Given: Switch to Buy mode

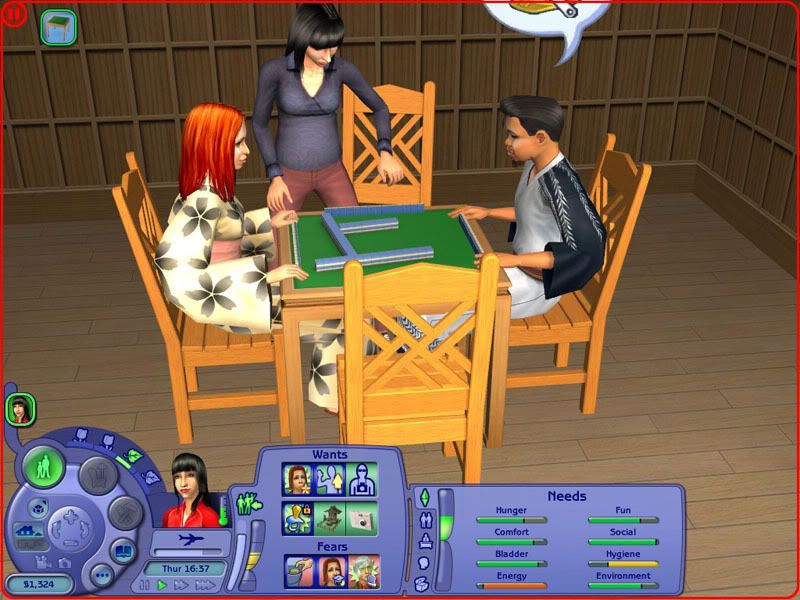Looking at the screenshot, I should (x=94, y=476).
